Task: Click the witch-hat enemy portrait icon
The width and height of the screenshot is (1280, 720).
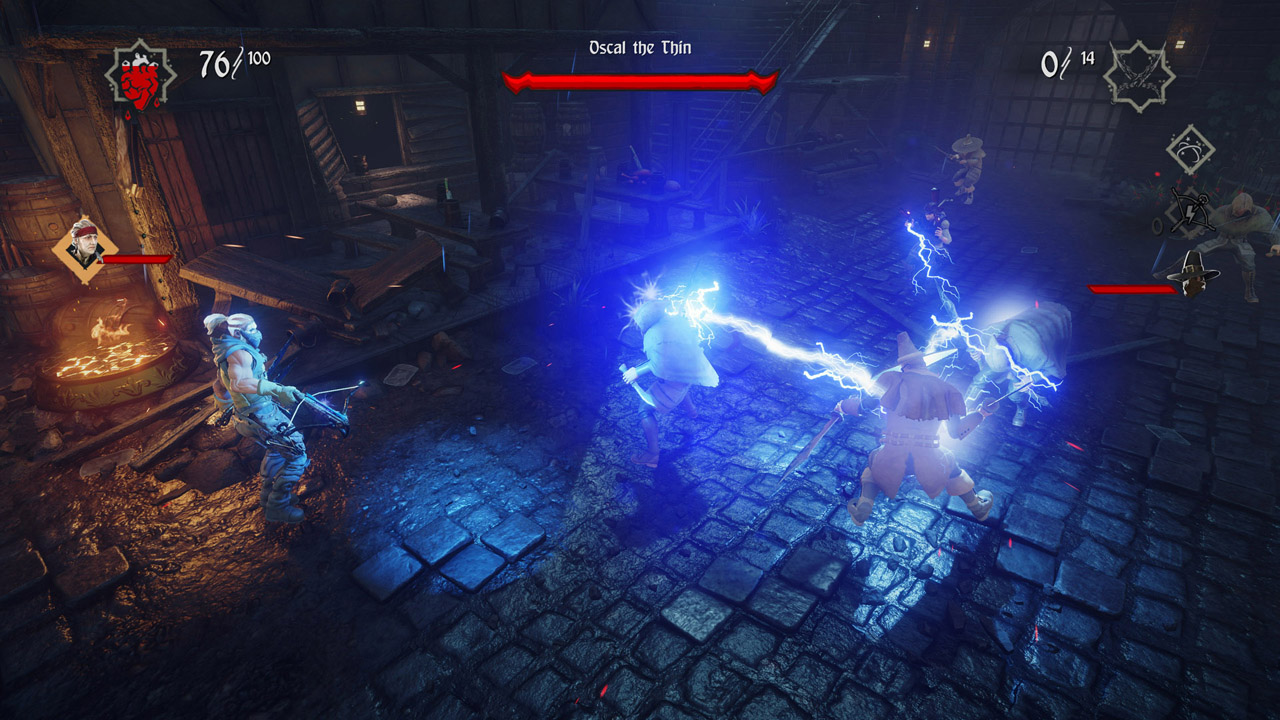Action: 1194,272
